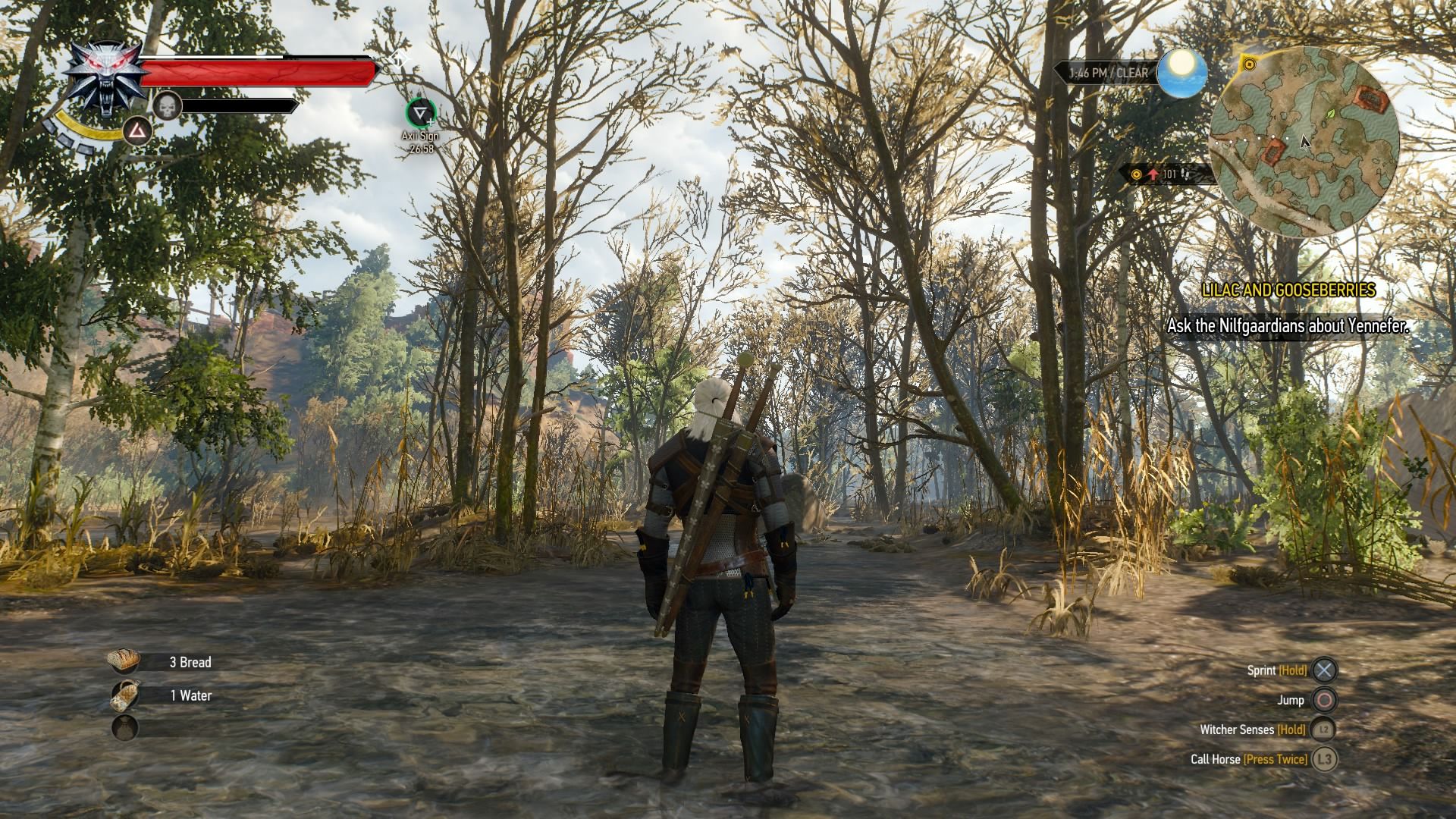Select the Axii Sign buff icon
This screenshot has height=819, width=1456.
(419, 114)
